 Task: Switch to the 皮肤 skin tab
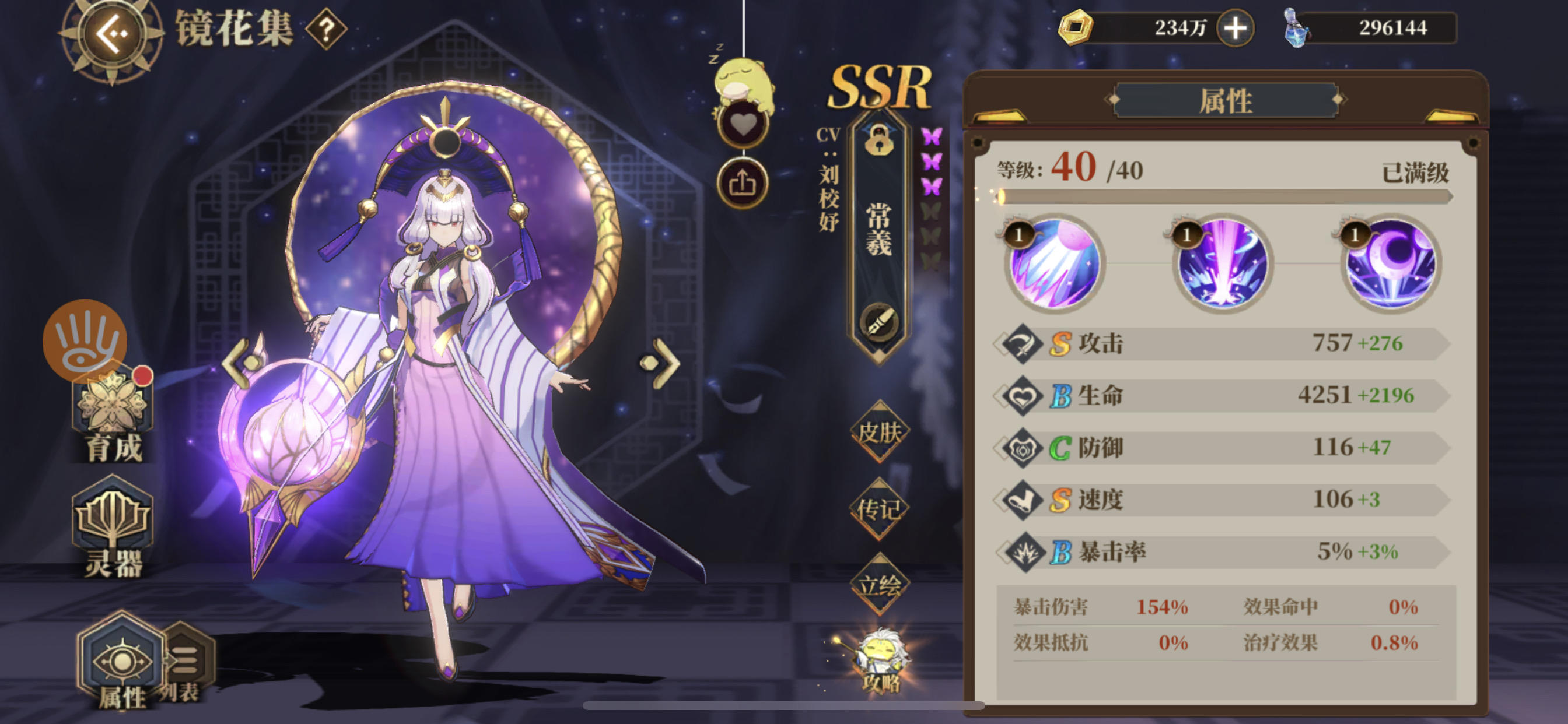(881, 432)
